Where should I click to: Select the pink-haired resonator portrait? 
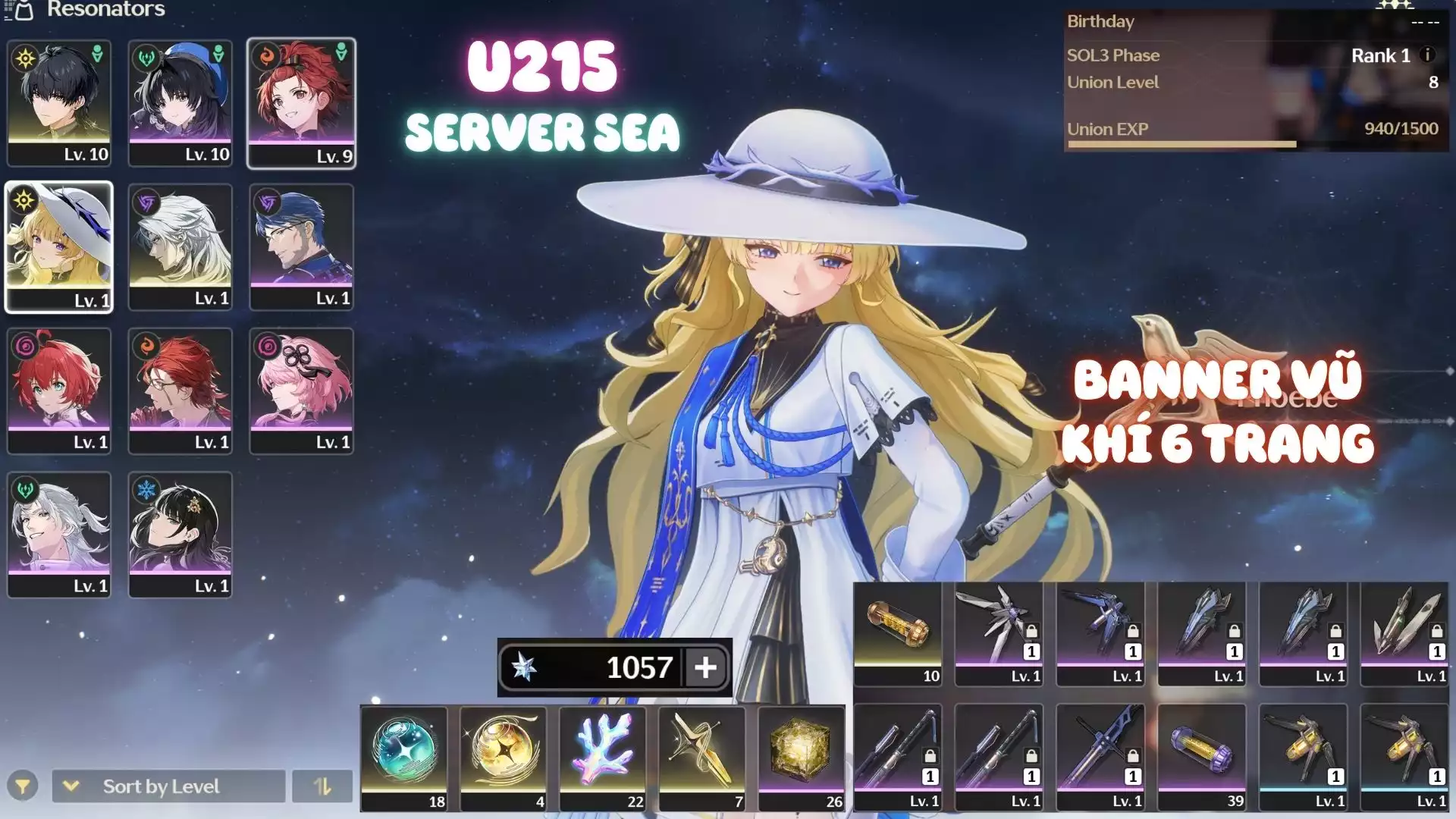[x=301, y=391]
